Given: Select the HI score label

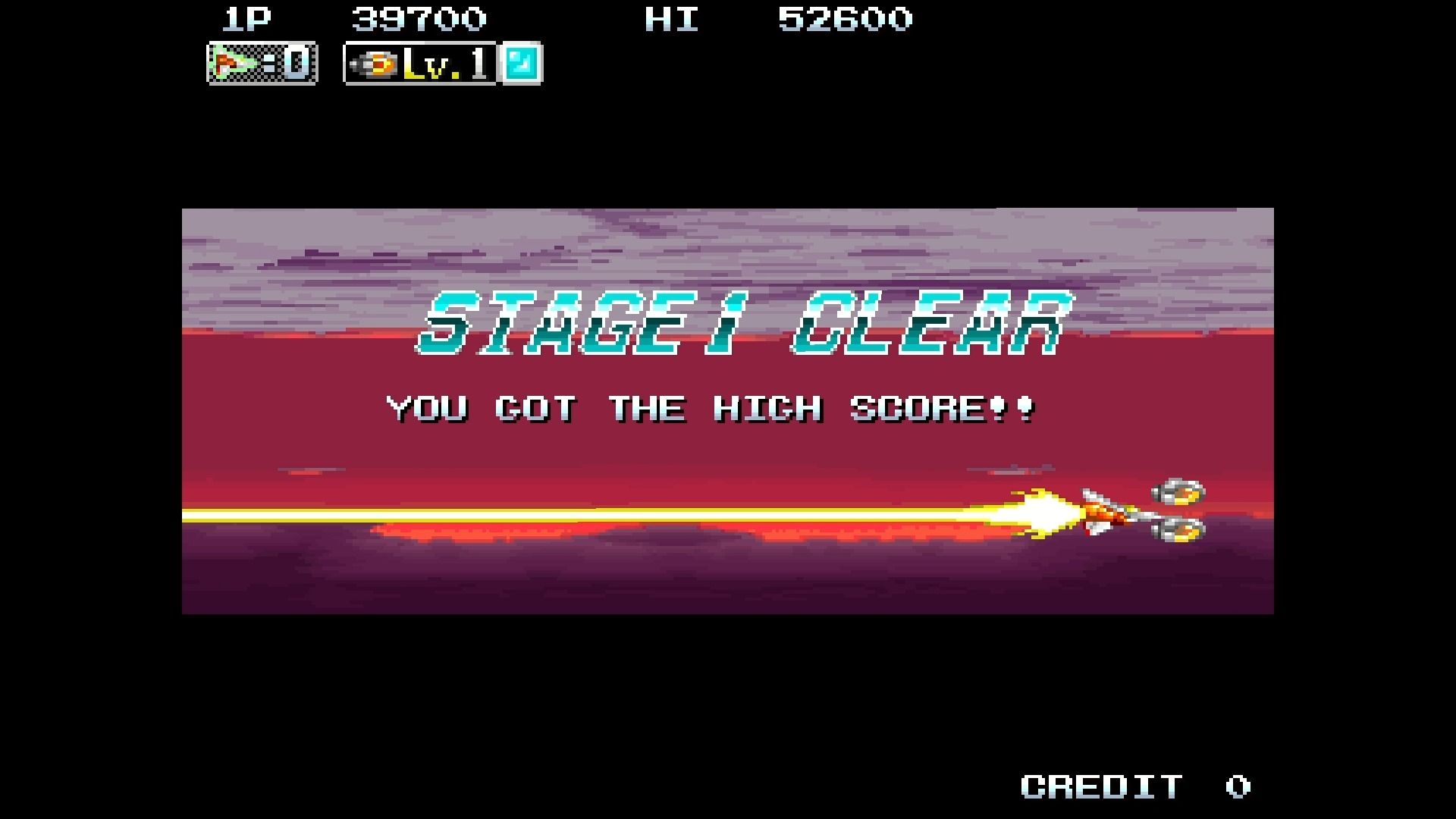Looking at the screenshot, I should pyautogui.click(x=670, y=20).
